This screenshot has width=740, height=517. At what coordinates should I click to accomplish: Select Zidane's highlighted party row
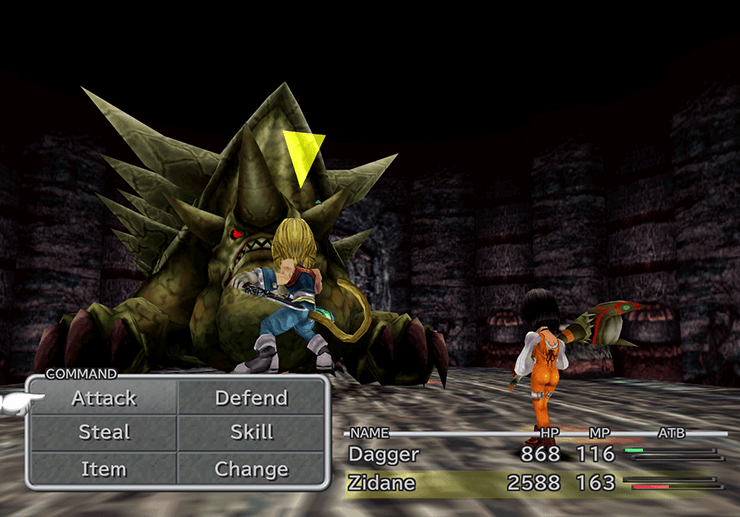535,485
